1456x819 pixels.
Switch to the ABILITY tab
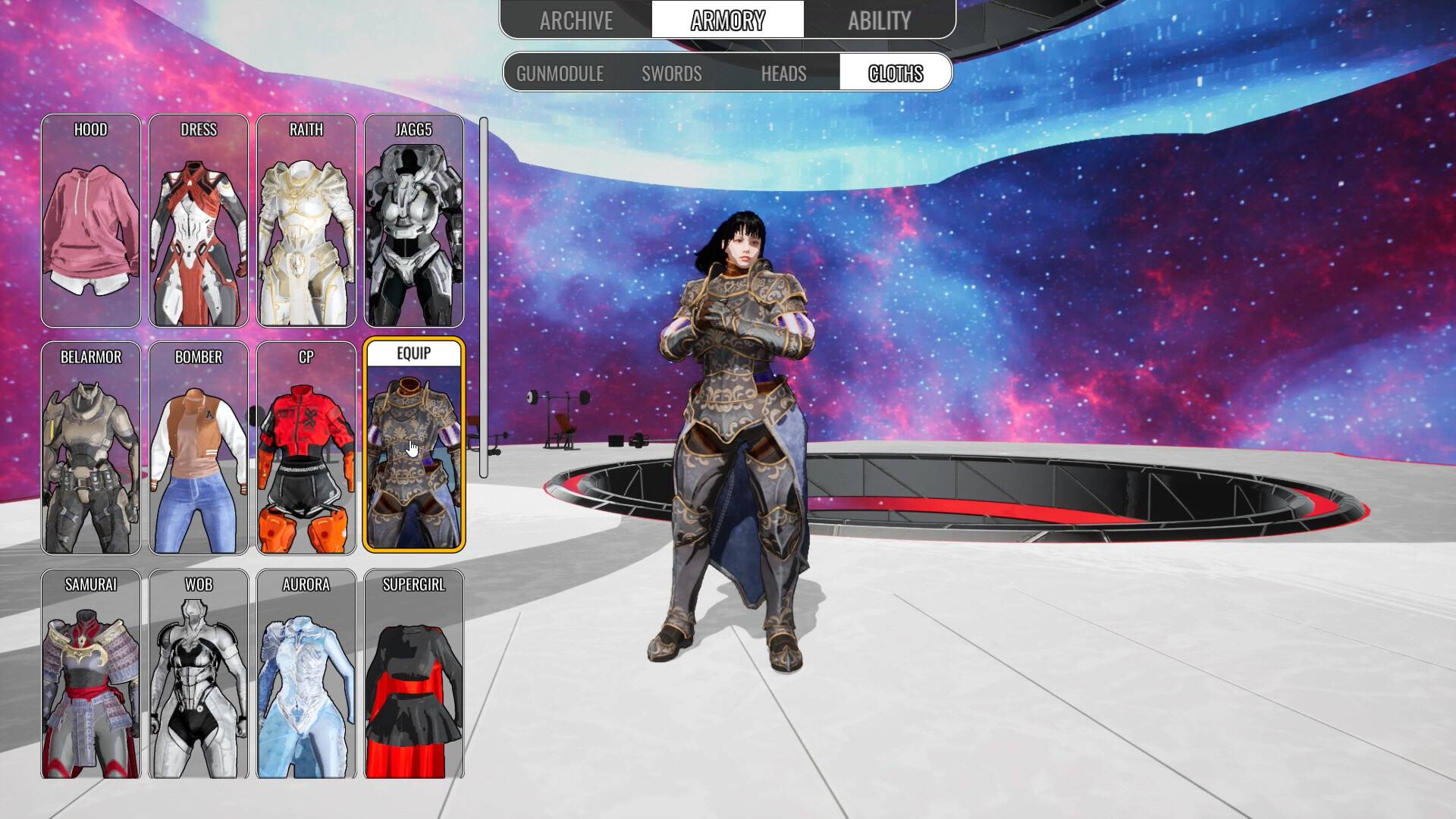(x=880, y=20)
